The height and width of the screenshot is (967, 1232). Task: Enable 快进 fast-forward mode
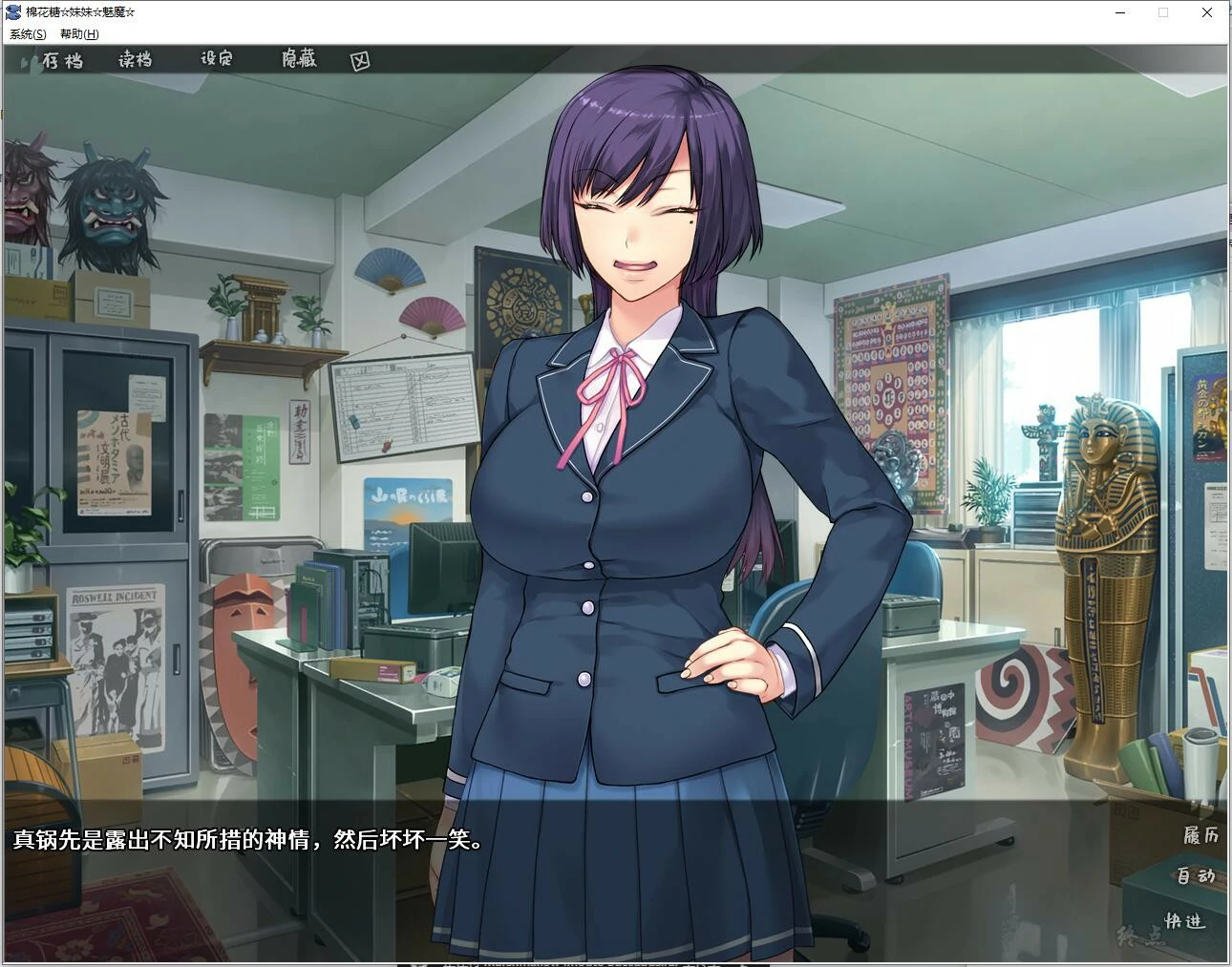coord(1185,921)
